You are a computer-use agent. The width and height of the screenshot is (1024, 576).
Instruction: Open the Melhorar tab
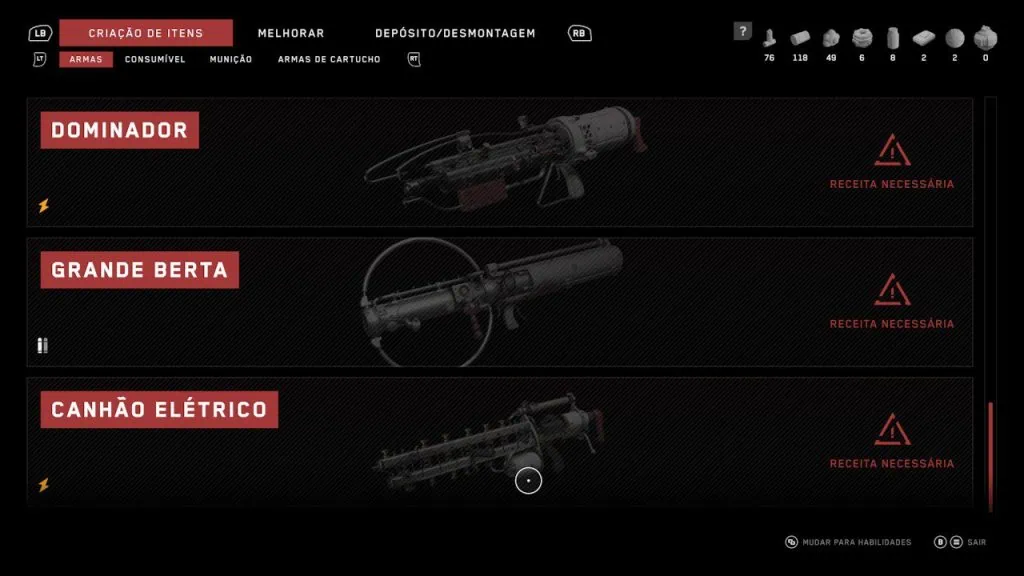coord(291,33)
